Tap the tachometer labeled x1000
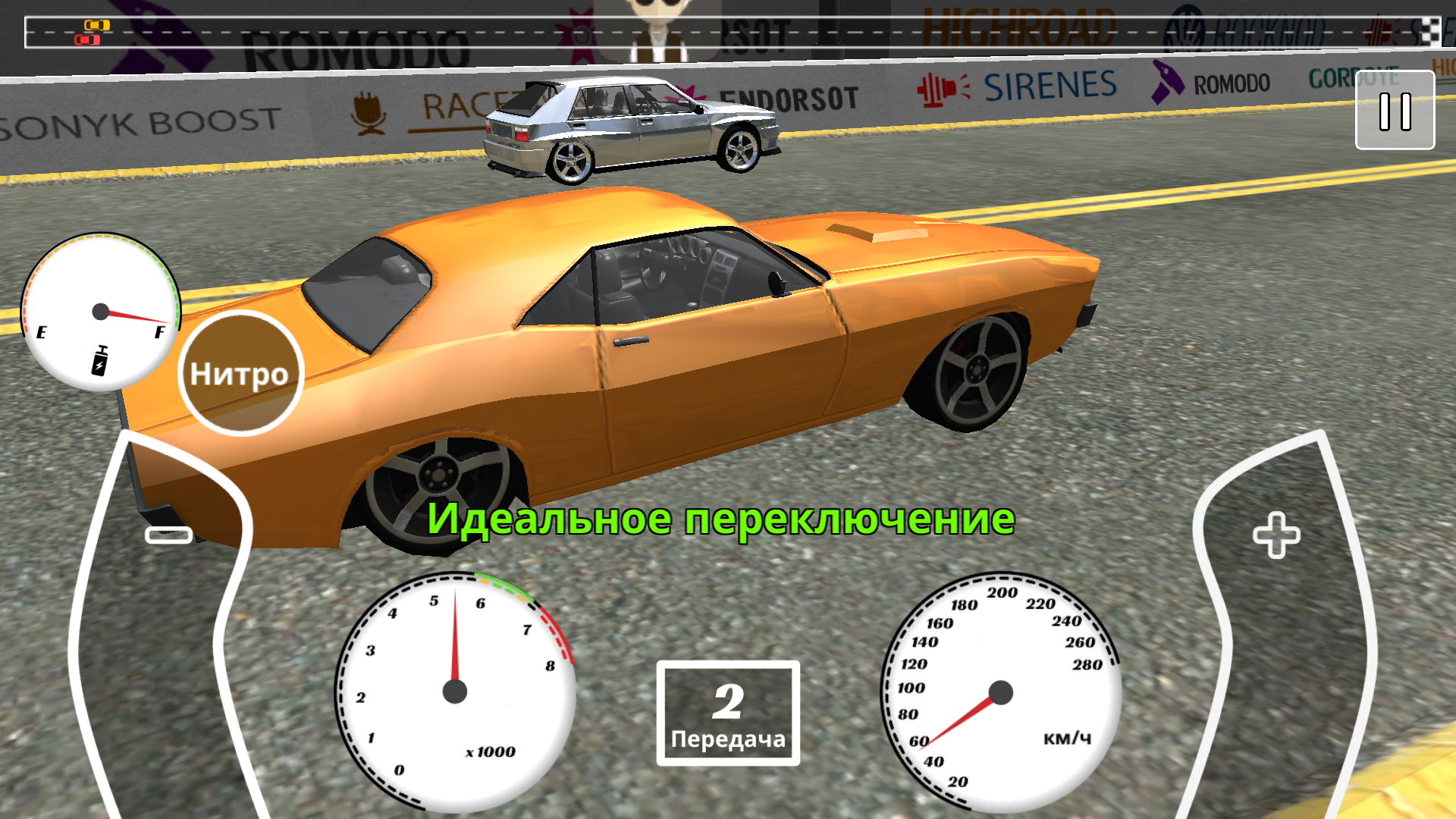This screenshot has height=819, width=1456. pyautogui.click(x=455, y=690)
